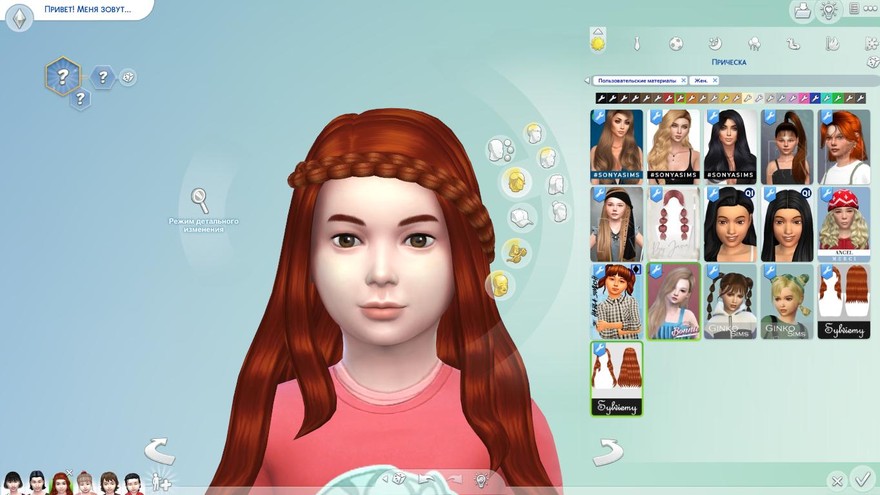
Task: Rotate the Sim using the right arrow
Action: [x=607, y=453]
